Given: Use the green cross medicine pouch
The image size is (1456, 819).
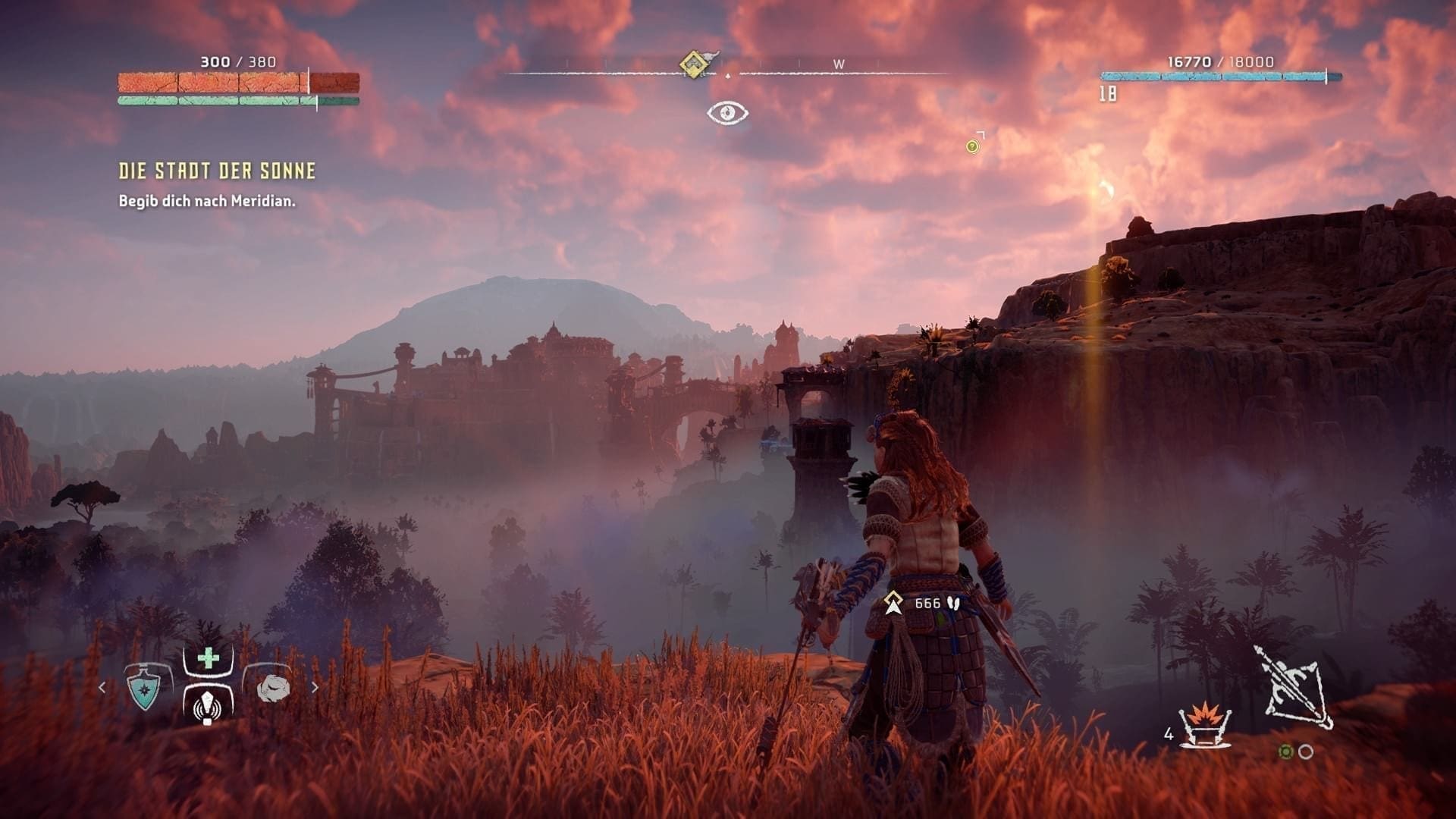Looking at the screenshot, I should [x=208, y=658].
